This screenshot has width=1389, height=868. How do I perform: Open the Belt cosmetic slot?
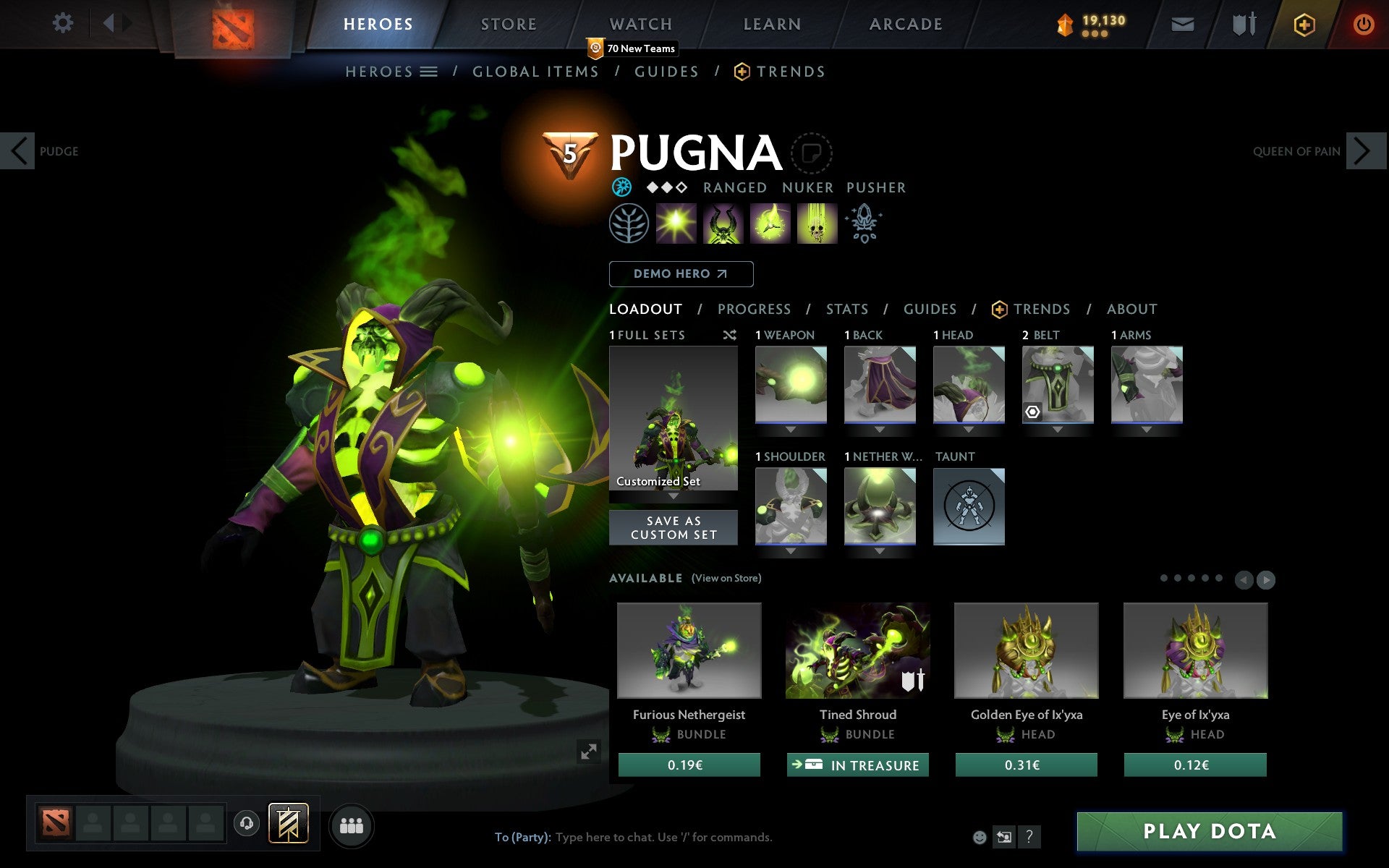(1057, 384)
